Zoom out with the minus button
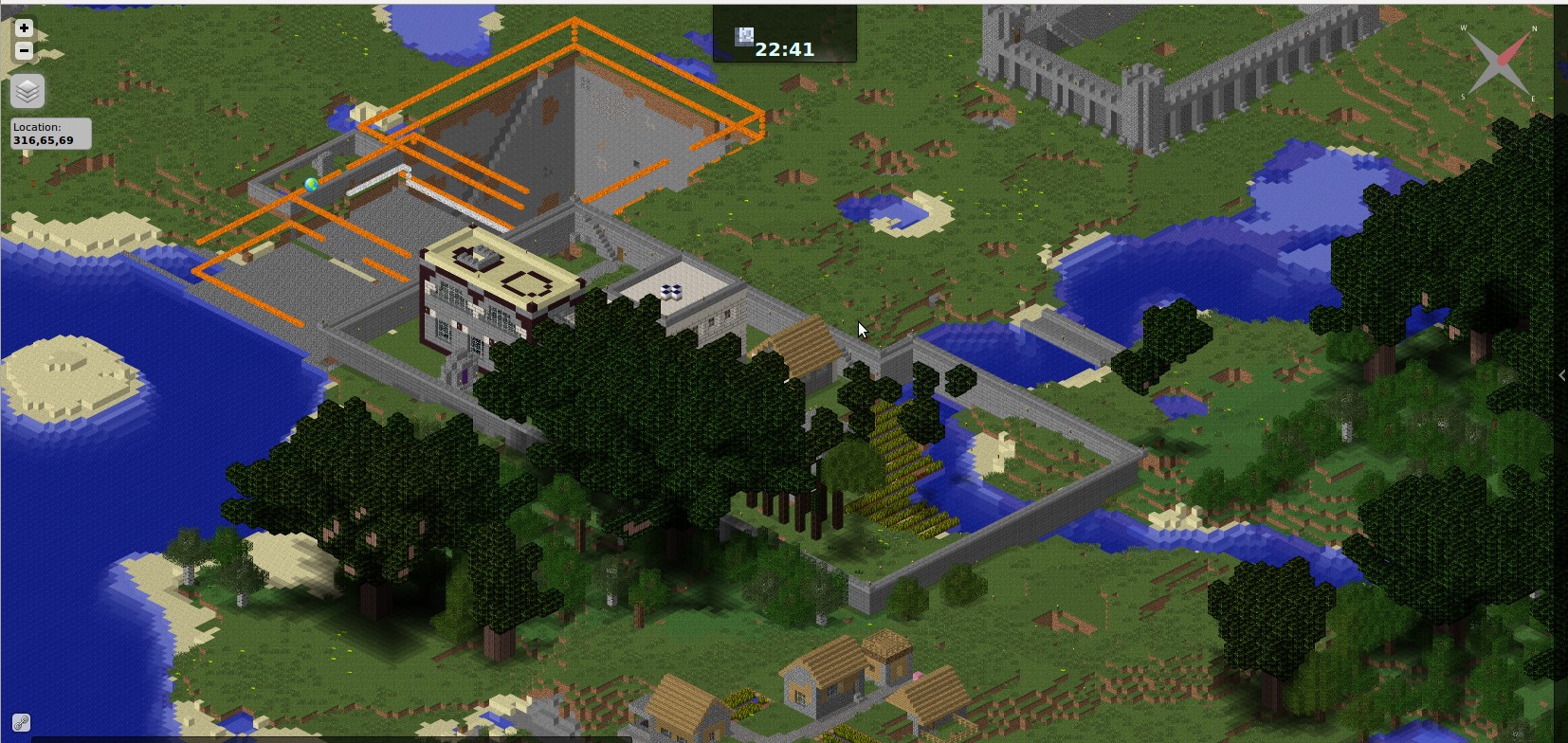The height and width of the screenshot is (743, 1568). 24,50
